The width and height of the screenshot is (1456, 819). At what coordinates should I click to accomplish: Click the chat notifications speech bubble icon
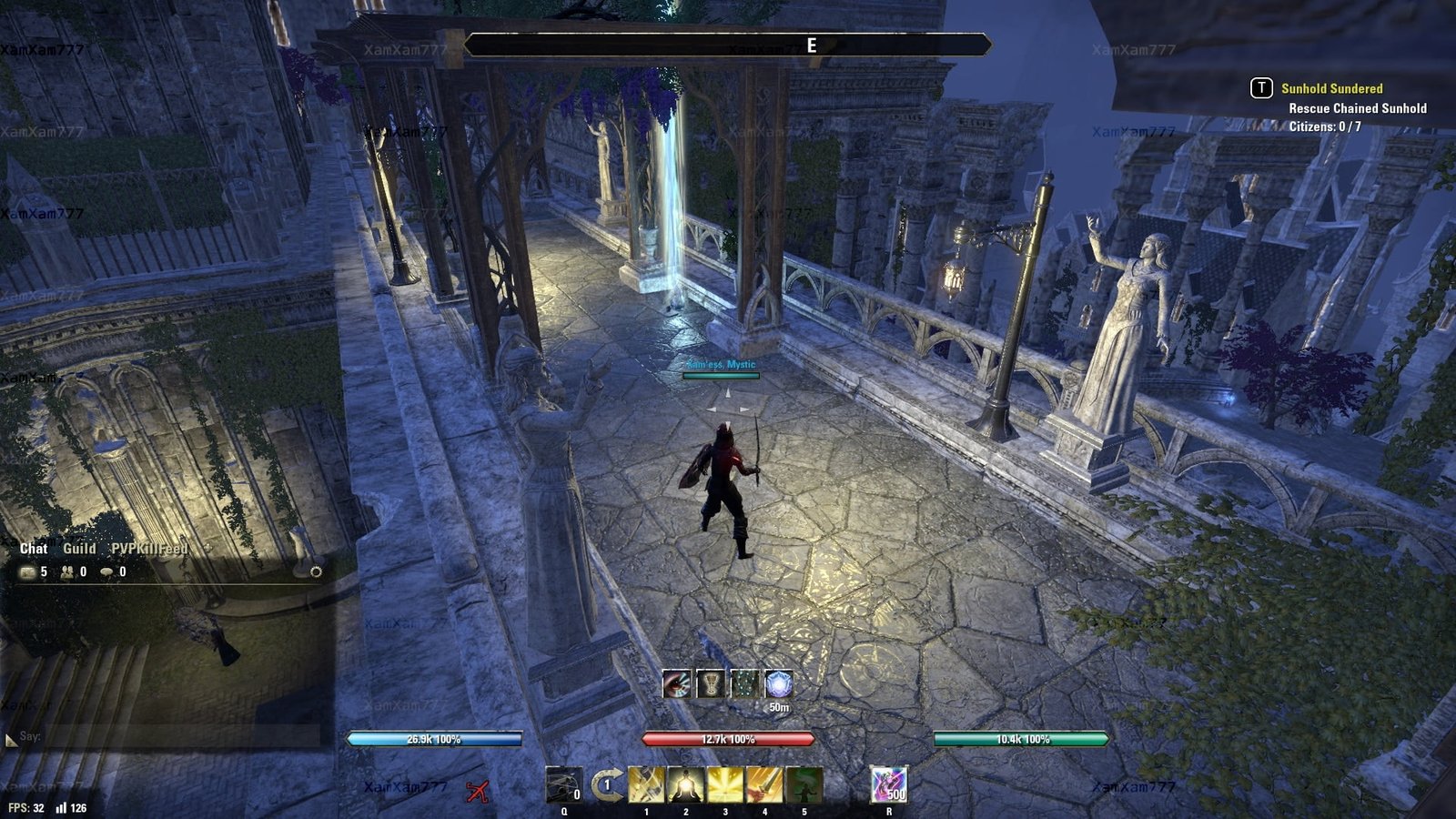pyautogui.click(x=107, y=571)
